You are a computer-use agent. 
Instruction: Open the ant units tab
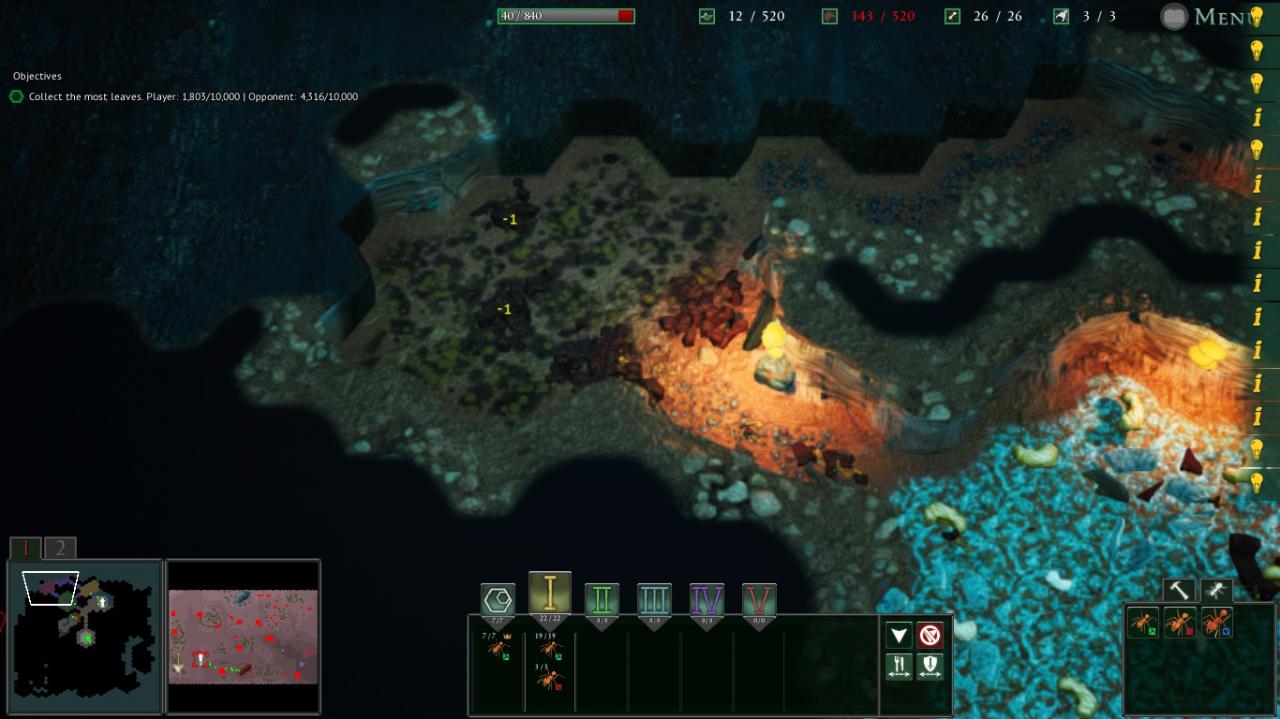(x=1216, y=590)
